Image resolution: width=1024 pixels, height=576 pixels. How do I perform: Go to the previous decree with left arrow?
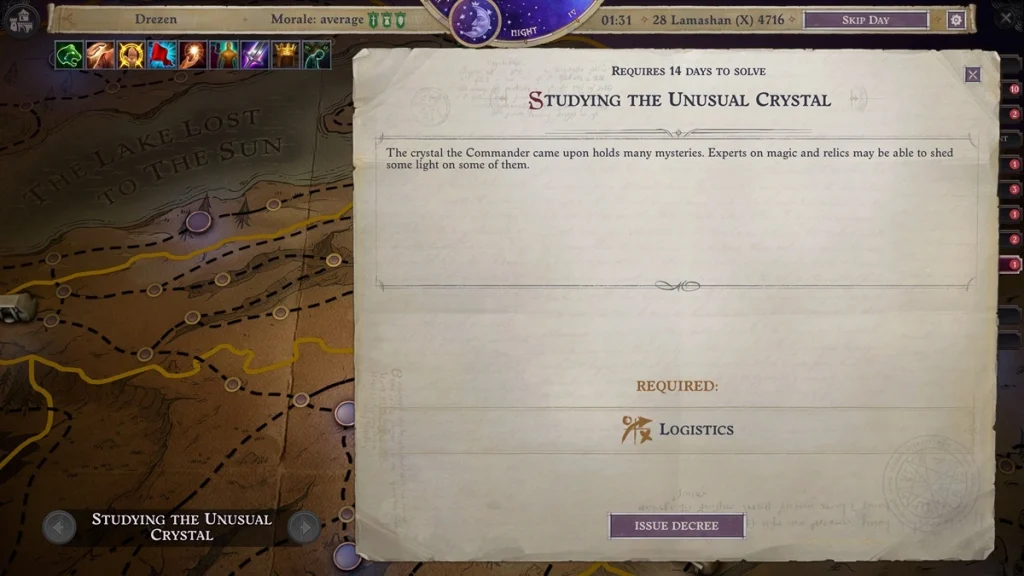tap(59, 527)
